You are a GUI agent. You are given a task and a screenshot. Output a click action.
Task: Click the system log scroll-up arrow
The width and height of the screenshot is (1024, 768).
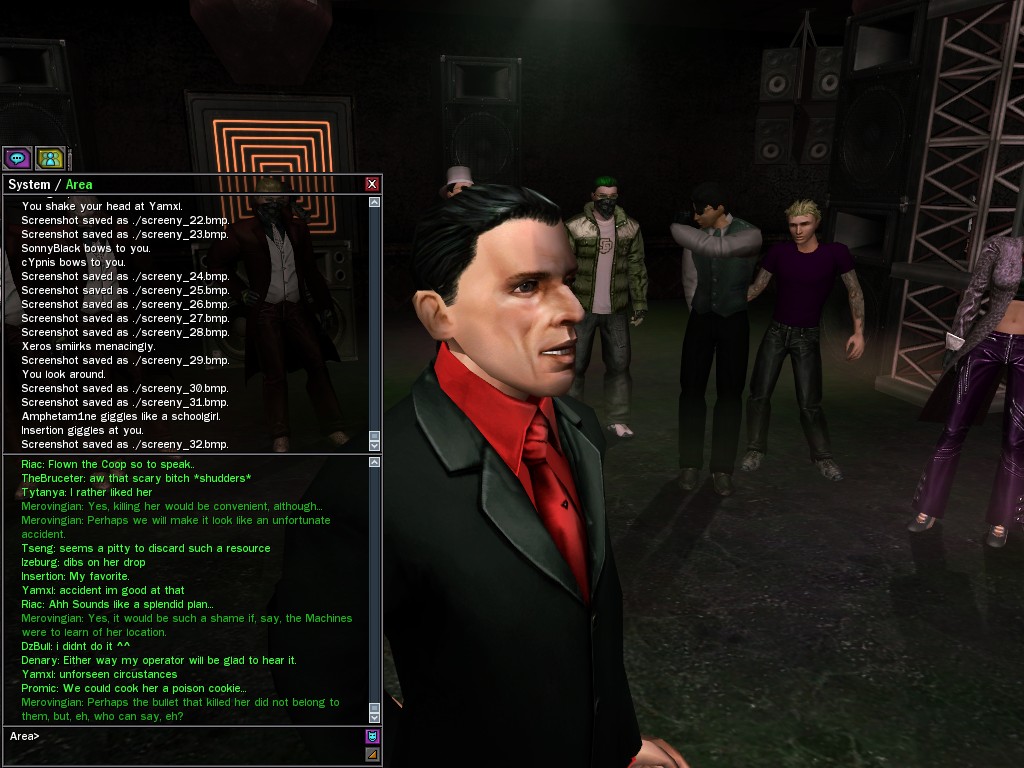[375, 202]
